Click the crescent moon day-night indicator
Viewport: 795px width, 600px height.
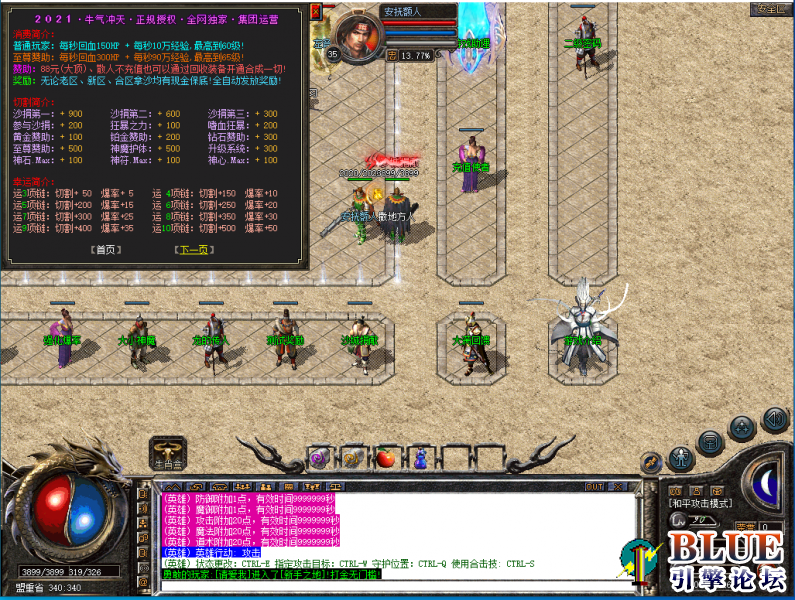pyautogui.click(x=768, y=483)
